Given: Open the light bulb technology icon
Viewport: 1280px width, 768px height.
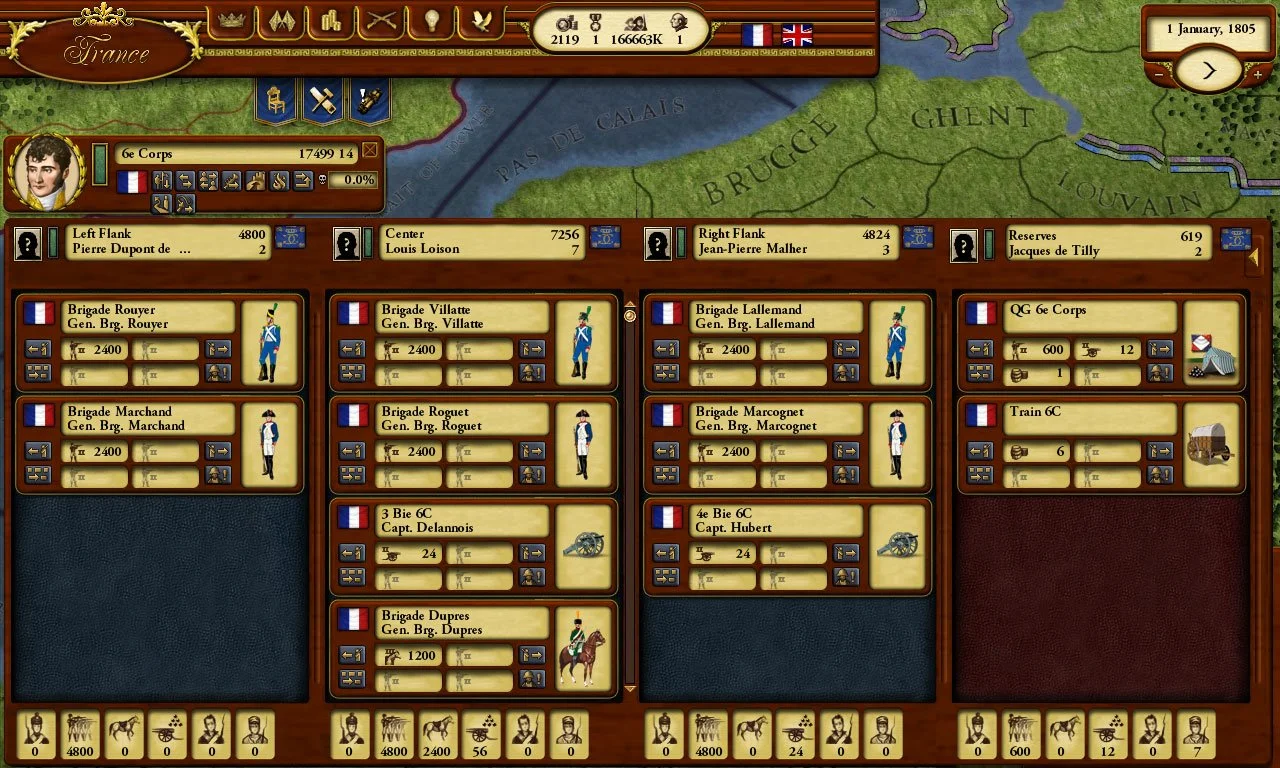Looking at the screenshot, I should (430, 22).
